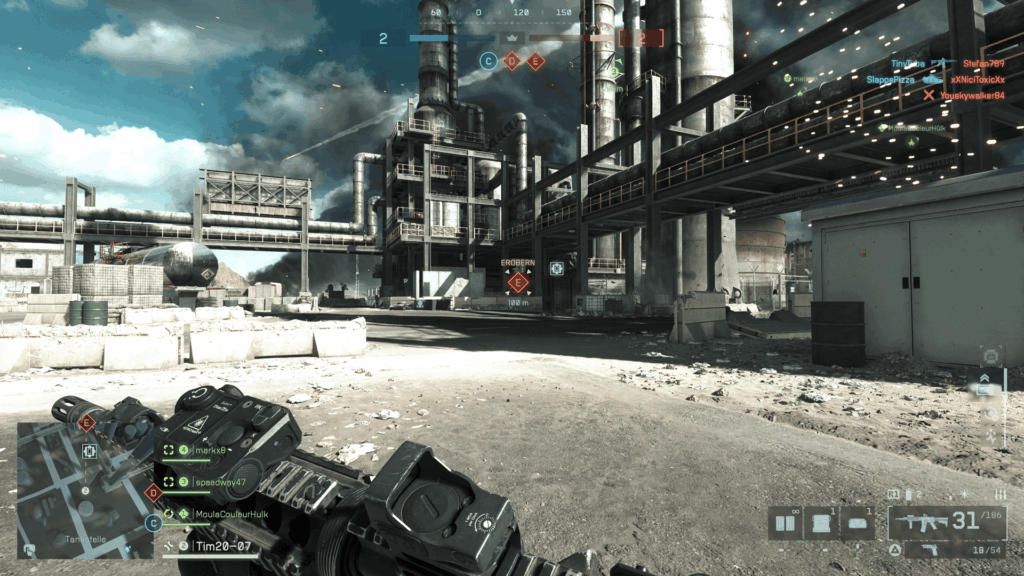1024x576 pixels.
Task: Click the objective E marker on the minimap
Action: pyautogui.click(x=87, y=424)
